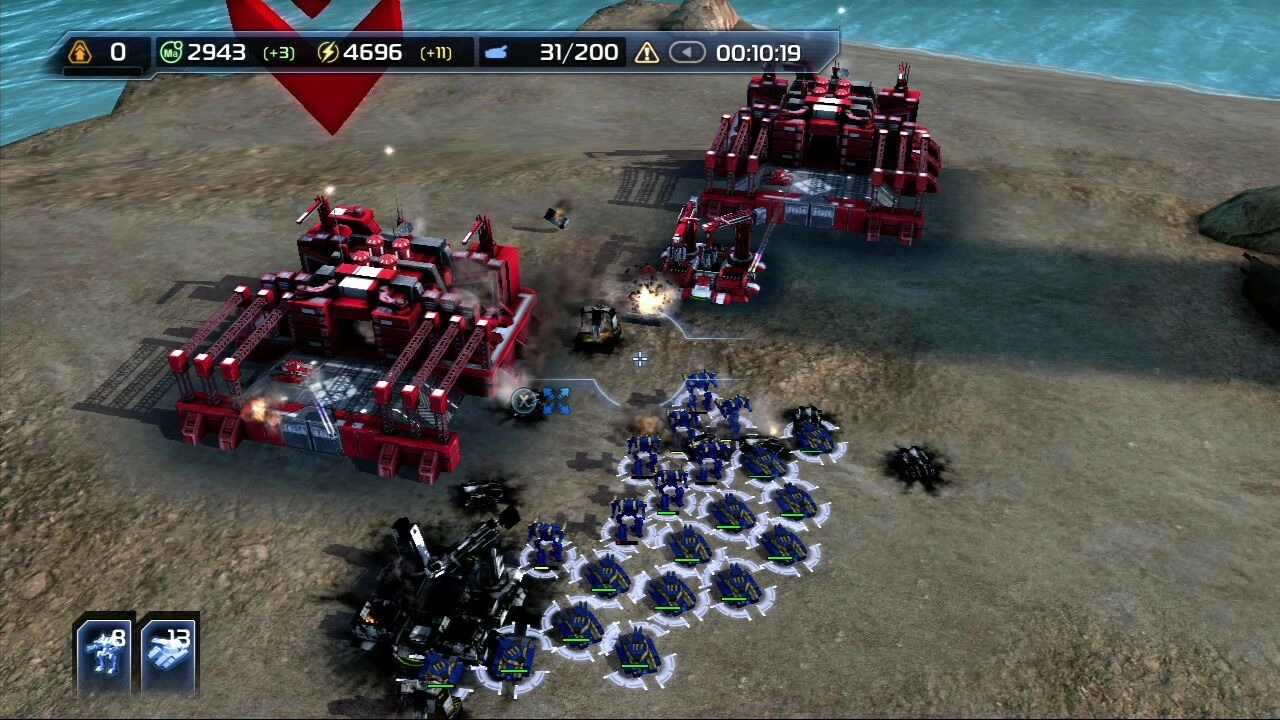1280x720 pixels.
Task: Click the yellow warning triangle alert icon
Action: tap(647, 53)
